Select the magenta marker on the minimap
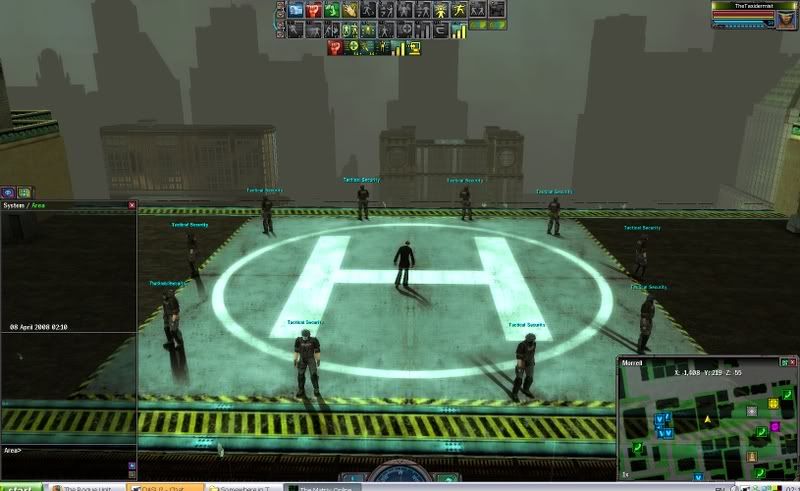 coord(774,427)
